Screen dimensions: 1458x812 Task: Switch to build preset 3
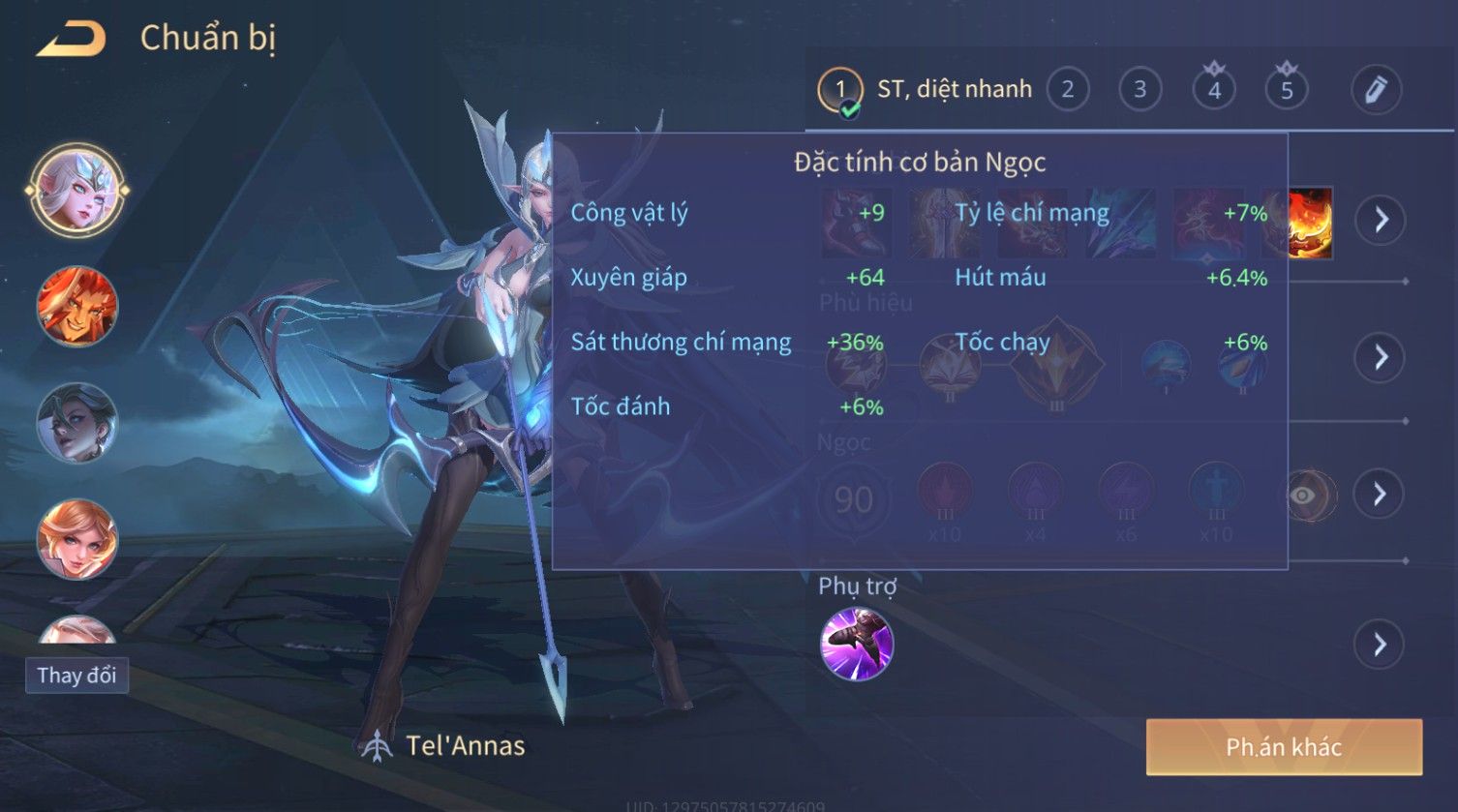pos(1139,90)
